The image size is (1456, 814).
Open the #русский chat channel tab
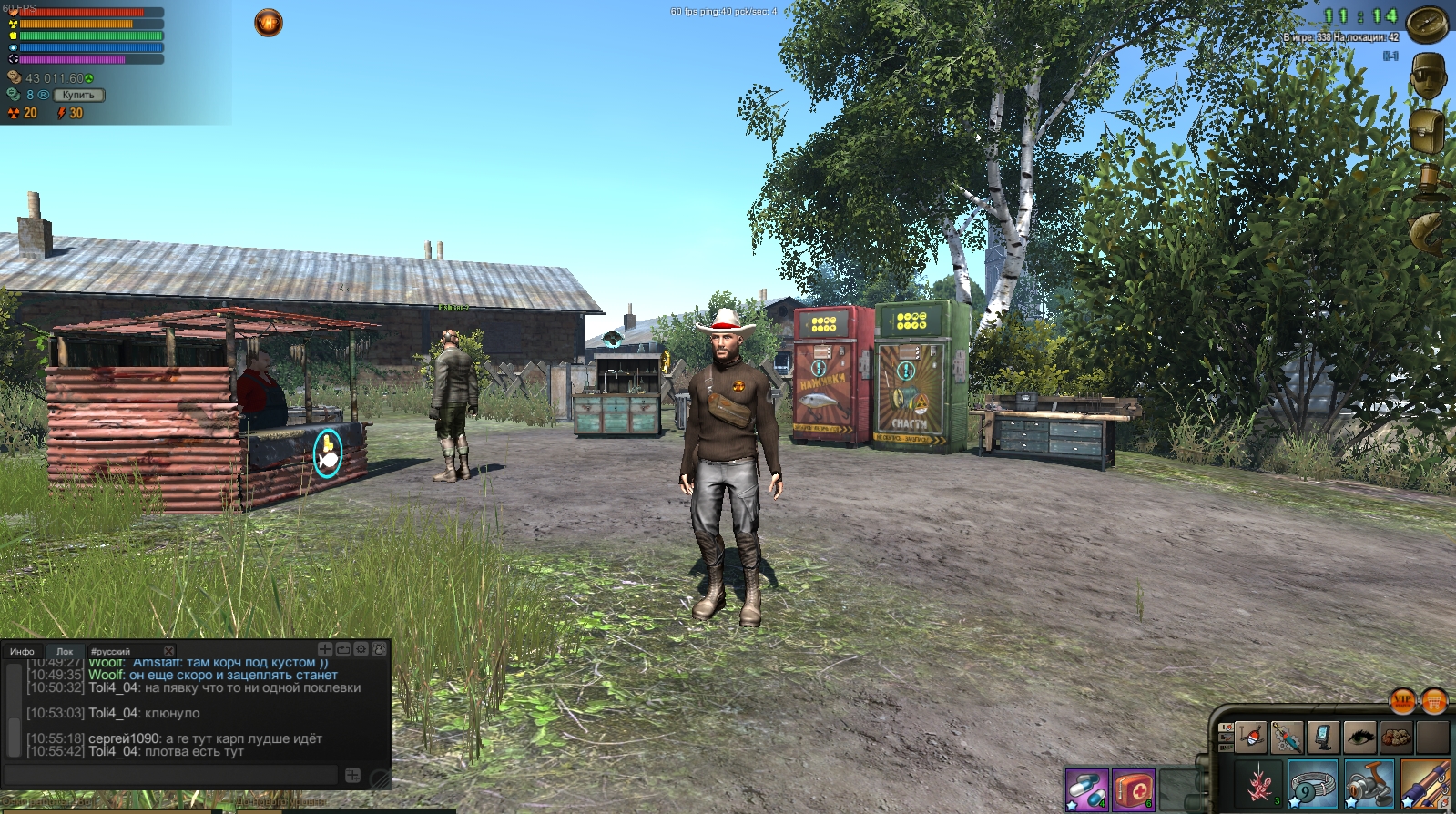(x=110, y=652)
